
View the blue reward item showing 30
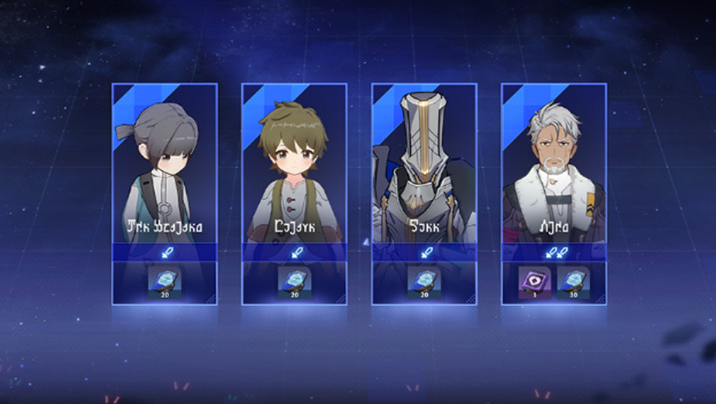click(572, 280)
